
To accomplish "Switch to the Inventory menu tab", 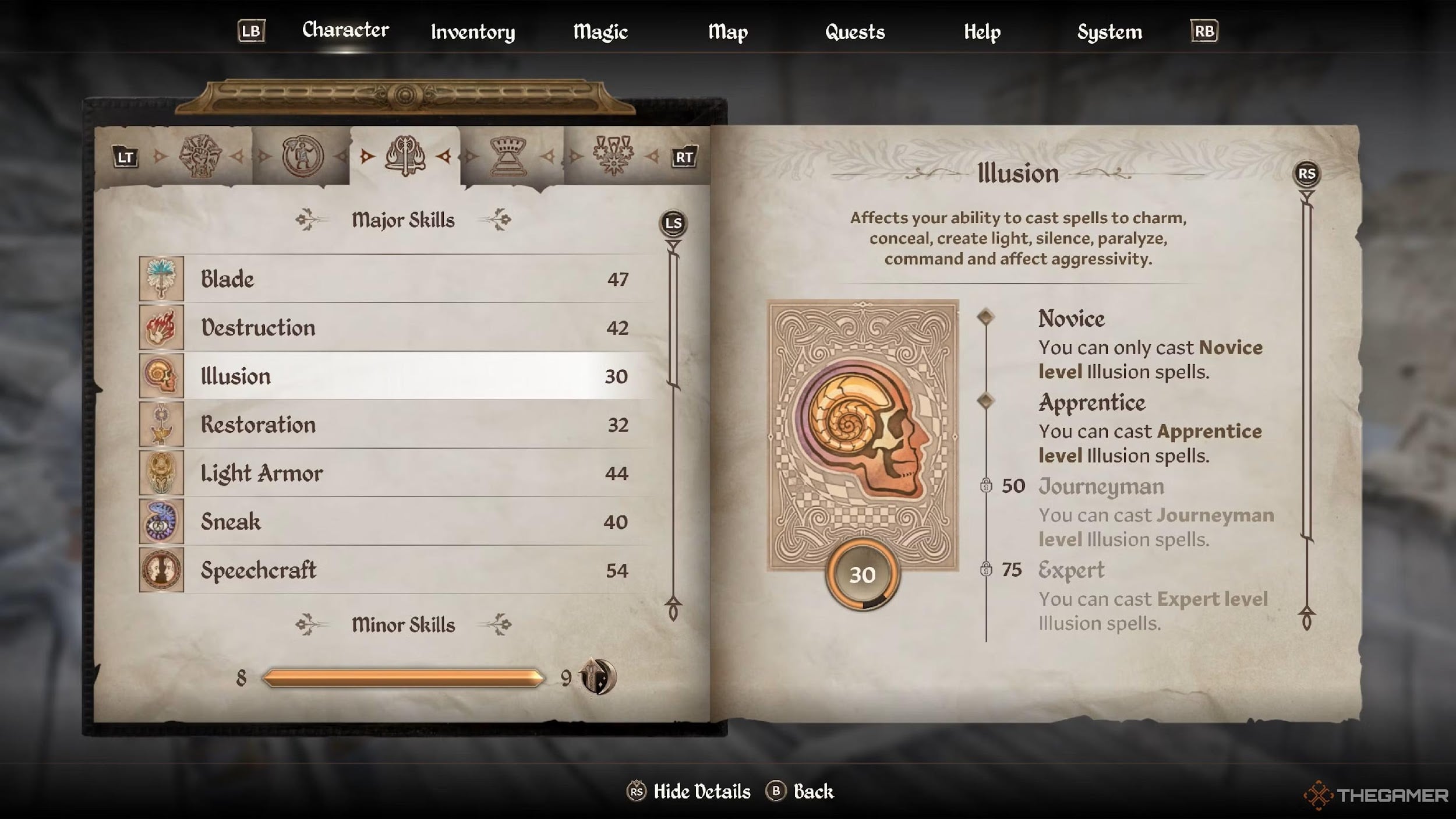I will point(472,32).
